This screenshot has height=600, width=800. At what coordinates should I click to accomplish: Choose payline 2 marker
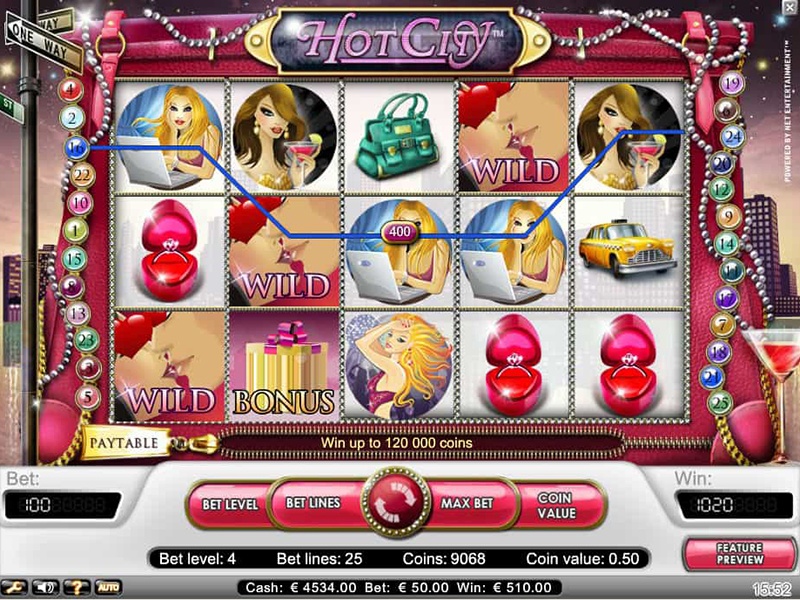coord(72,118)
